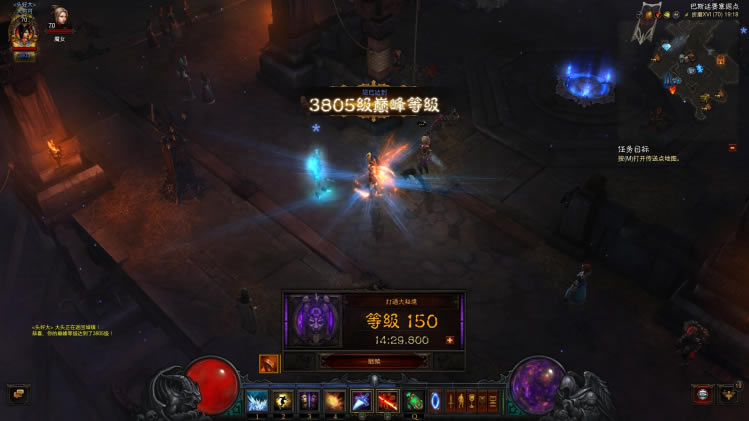749x421 pixels.
Task: Click the red button under the rift panel
Action: click(374, 361)
